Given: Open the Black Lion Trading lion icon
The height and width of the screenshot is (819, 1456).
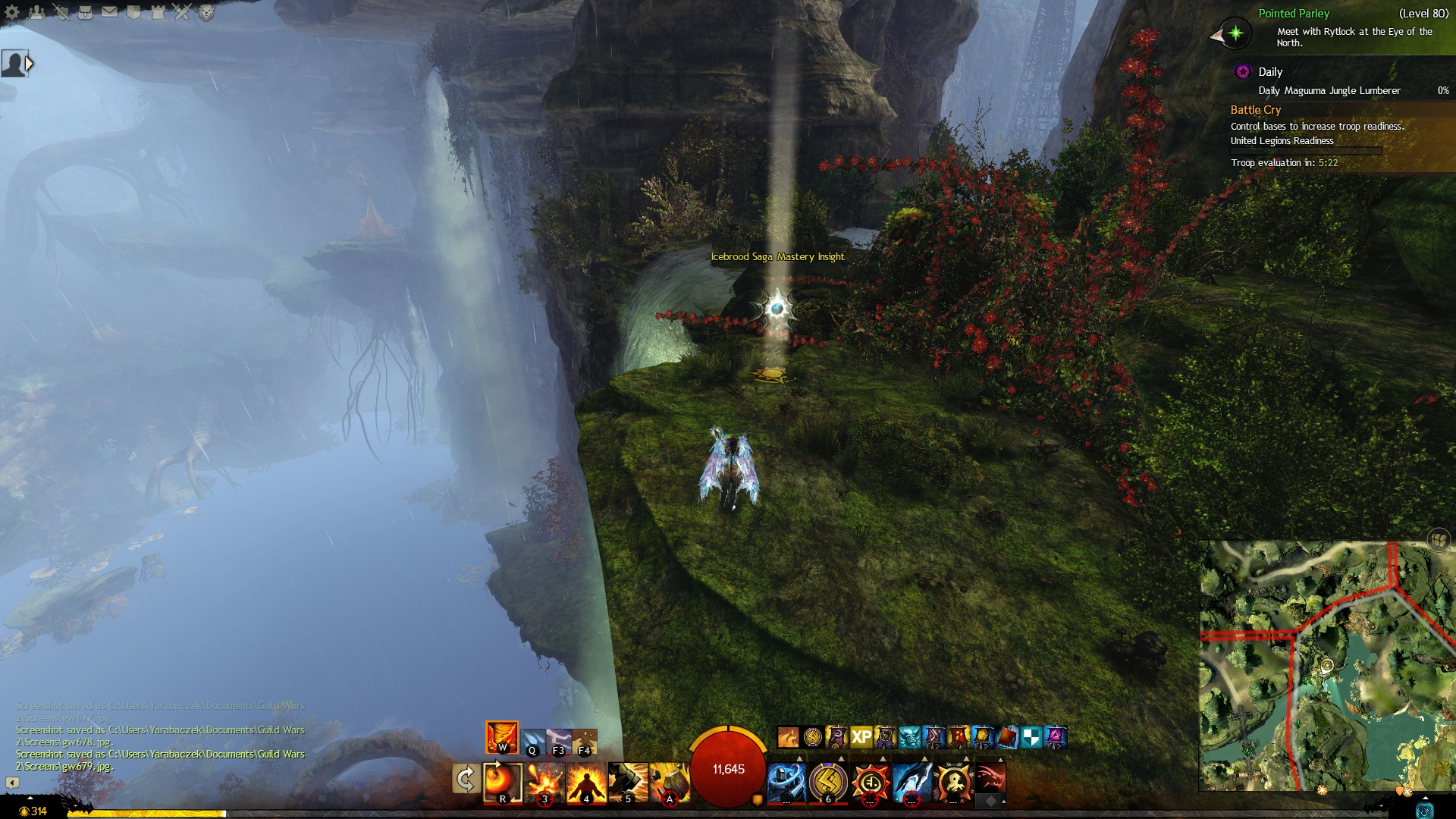Looking at the screenshot, I should pyautogui.click(x=206, y=12).
